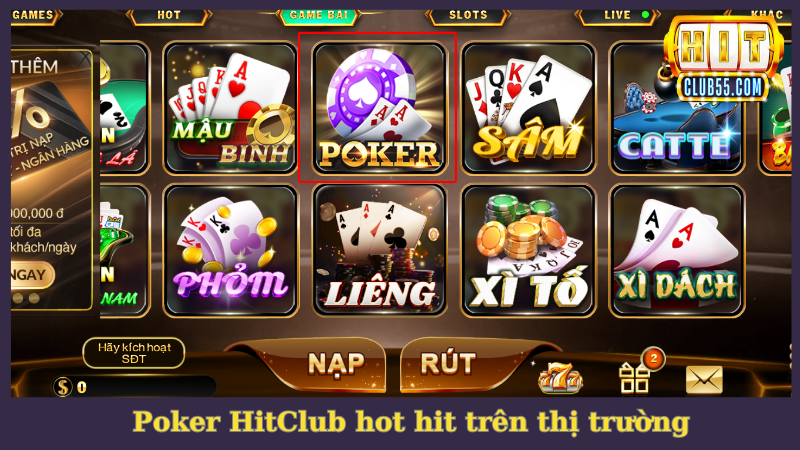Activate phone number via Hãy kích hoạt SĐT

point(134,351)
